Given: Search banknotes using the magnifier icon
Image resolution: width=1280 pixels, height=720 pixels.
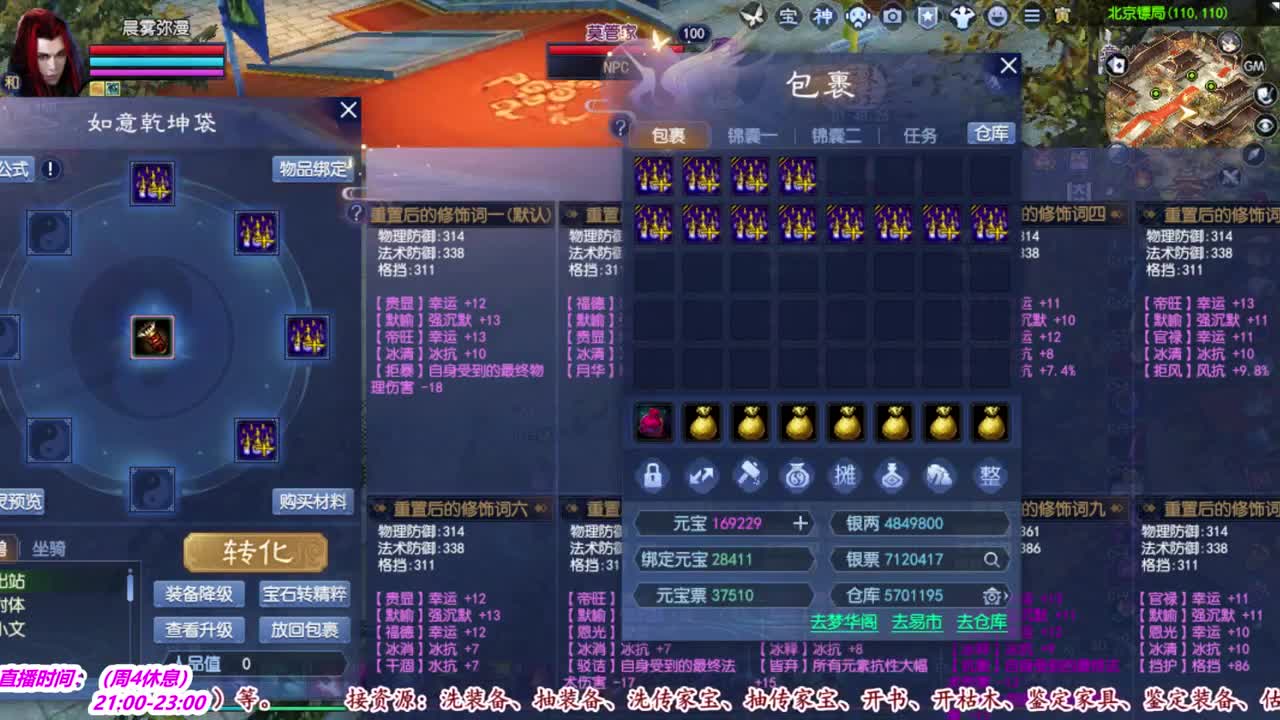Looking at the screenshot, I should click(992, 559).
